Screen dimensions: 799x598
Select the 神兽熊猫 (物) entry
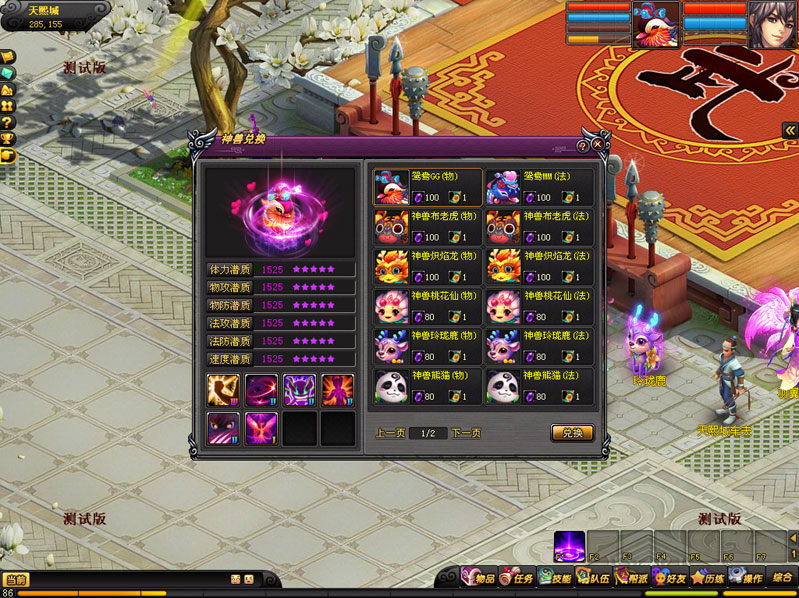[428, 386]
